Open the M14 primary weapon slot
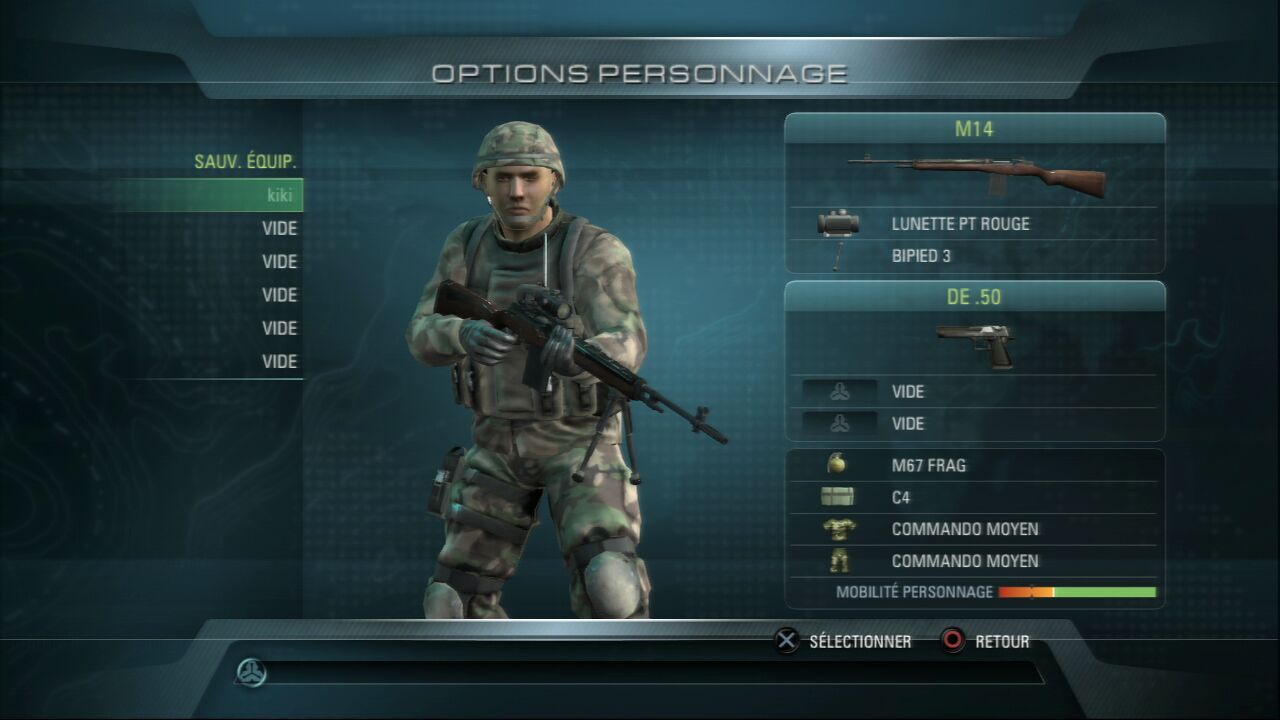Viewport: 1280px width, 720px height. (974, 129)
